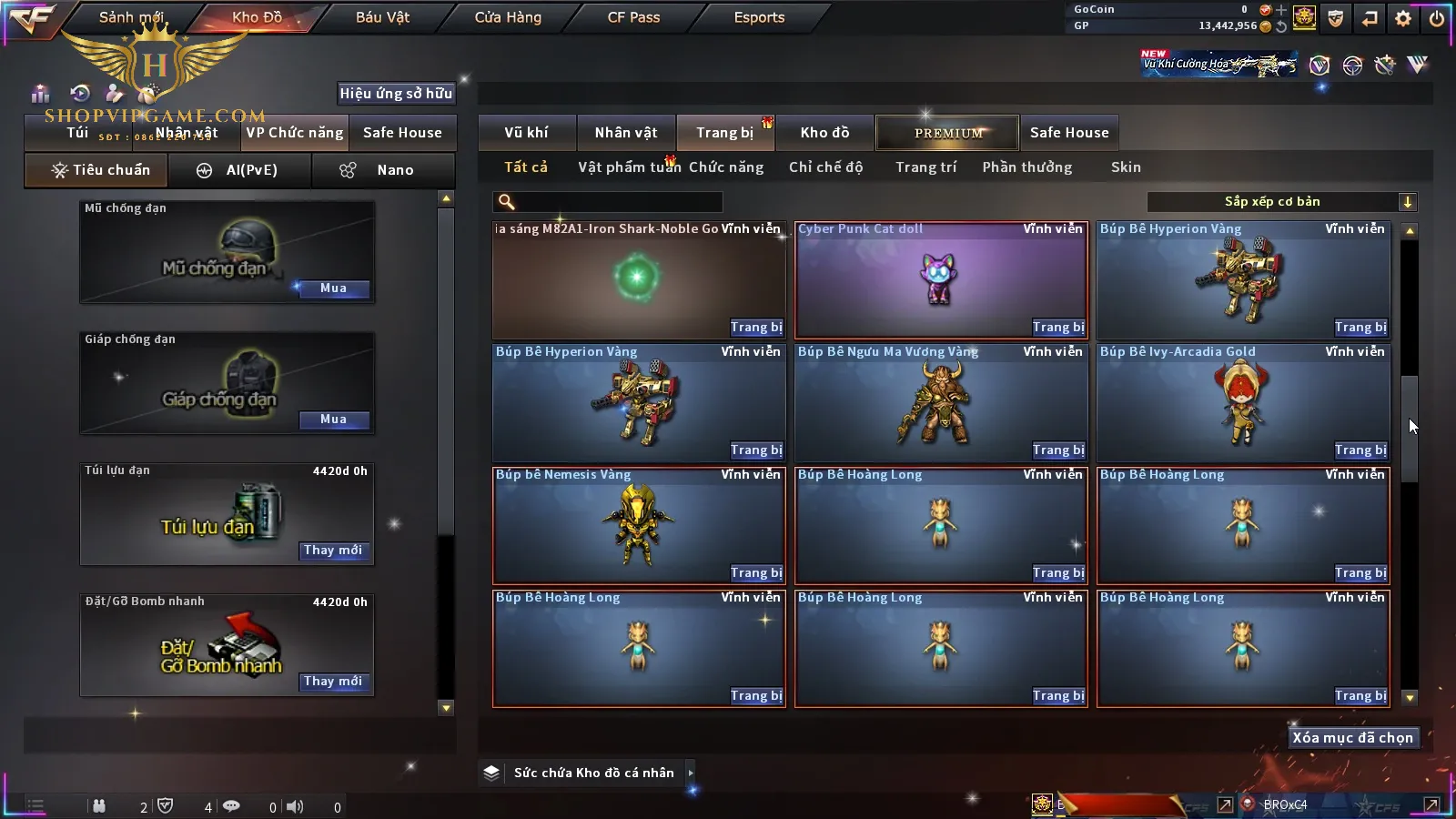
Task: Select the Cyber Punk Cat doll item
Action: 941,279
